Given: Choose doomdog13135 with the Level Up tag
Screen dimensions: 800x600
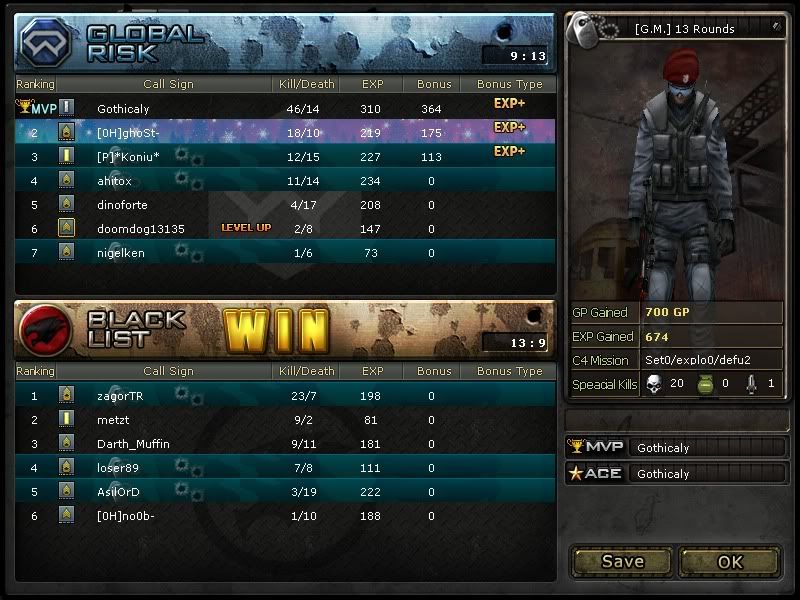Looking at the screenshot, I should [x=285, y=229].
